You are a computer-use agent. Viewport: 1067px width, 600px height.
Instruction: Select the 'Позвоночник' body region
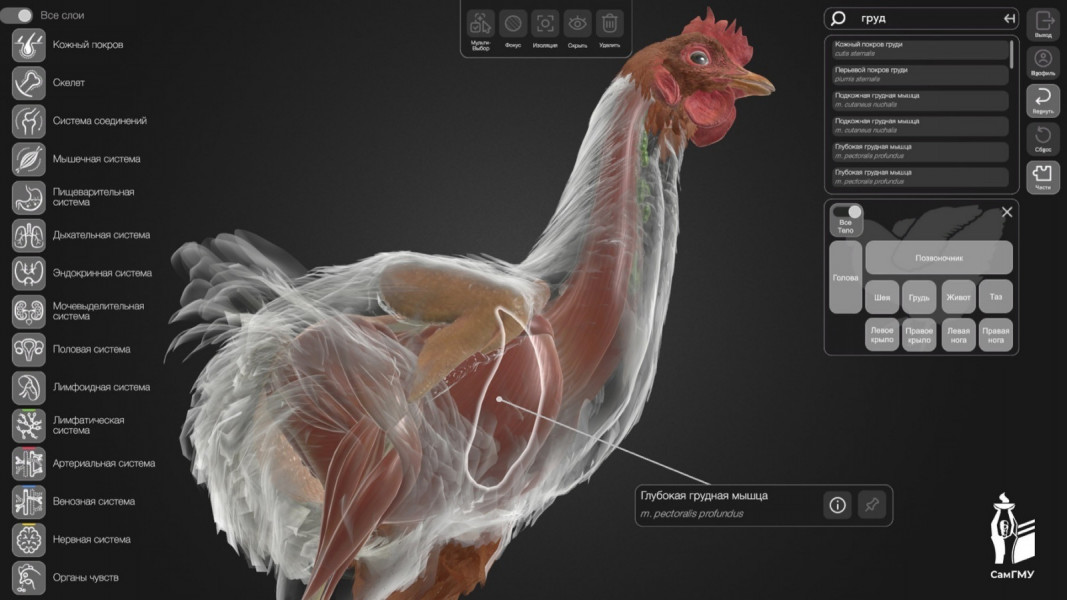[938, 258]
